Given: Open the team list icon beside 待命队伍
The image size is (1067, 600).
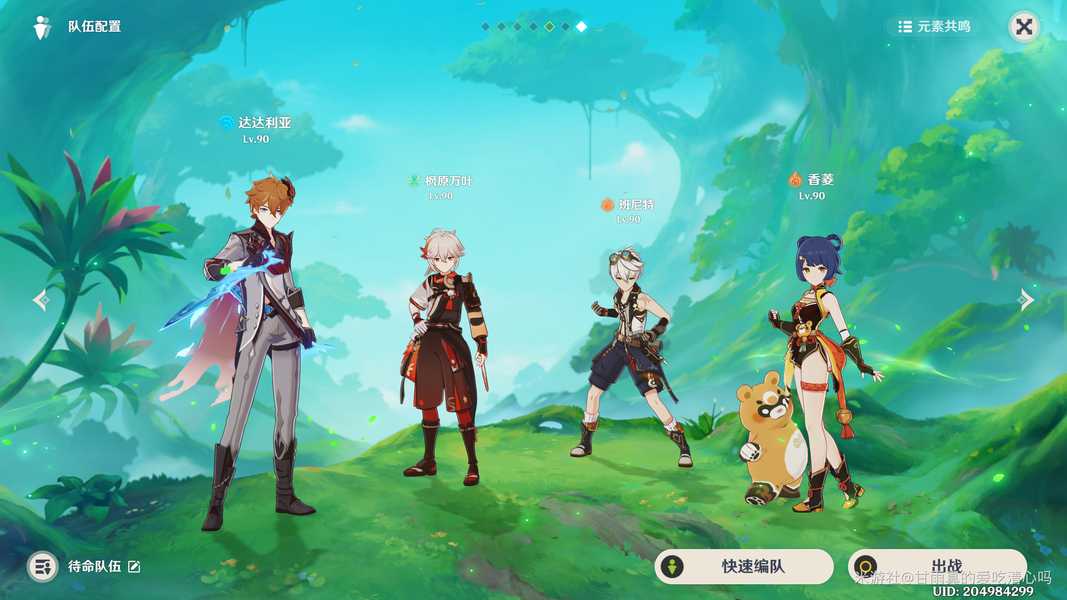Looking at the screenshot, I should click(x=42, y=567).
